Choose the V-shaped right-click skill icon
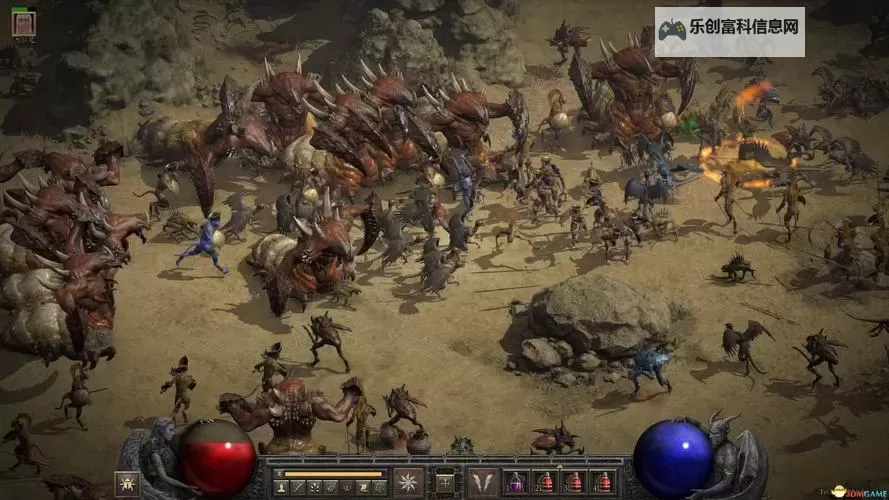889x500 pixels. click(482, 482)
